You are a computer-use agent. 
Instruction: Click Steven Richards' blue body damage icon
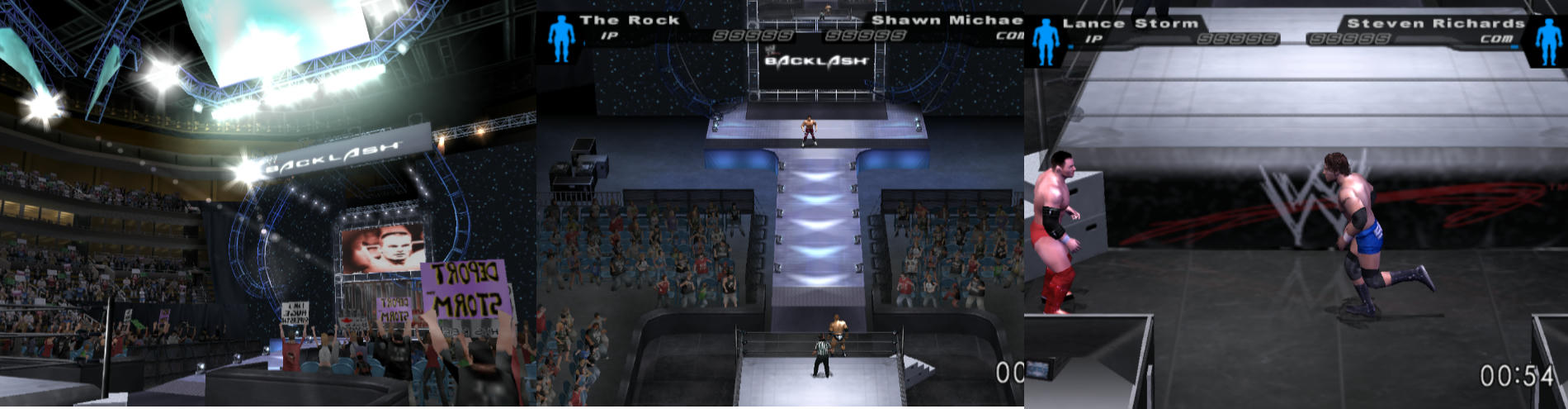(x=1547, y=40)
